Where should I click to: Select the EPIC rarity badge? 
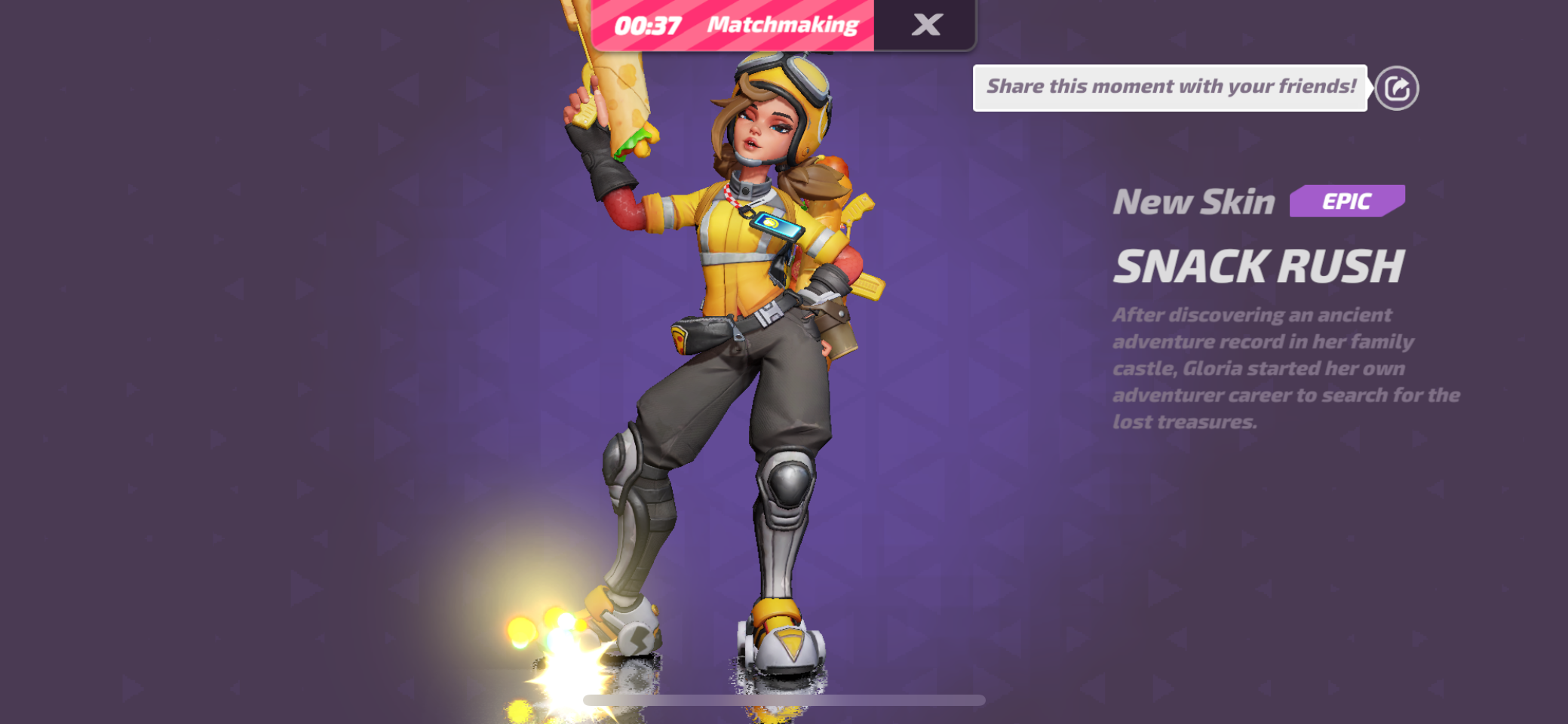pyautogui.click(x=1347, y=201)
